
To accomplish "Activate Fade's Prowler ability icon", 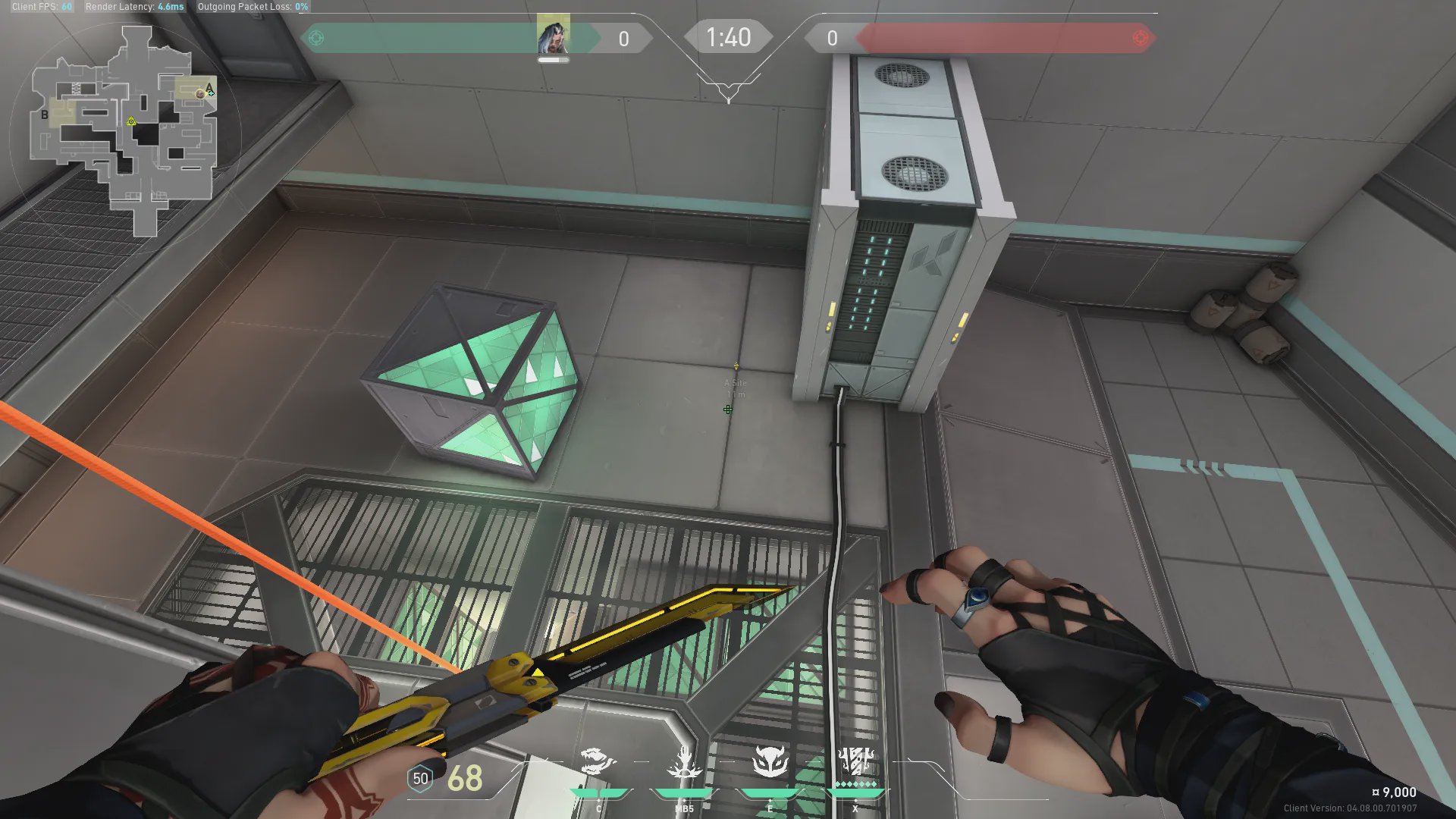I will click(598, 761).
